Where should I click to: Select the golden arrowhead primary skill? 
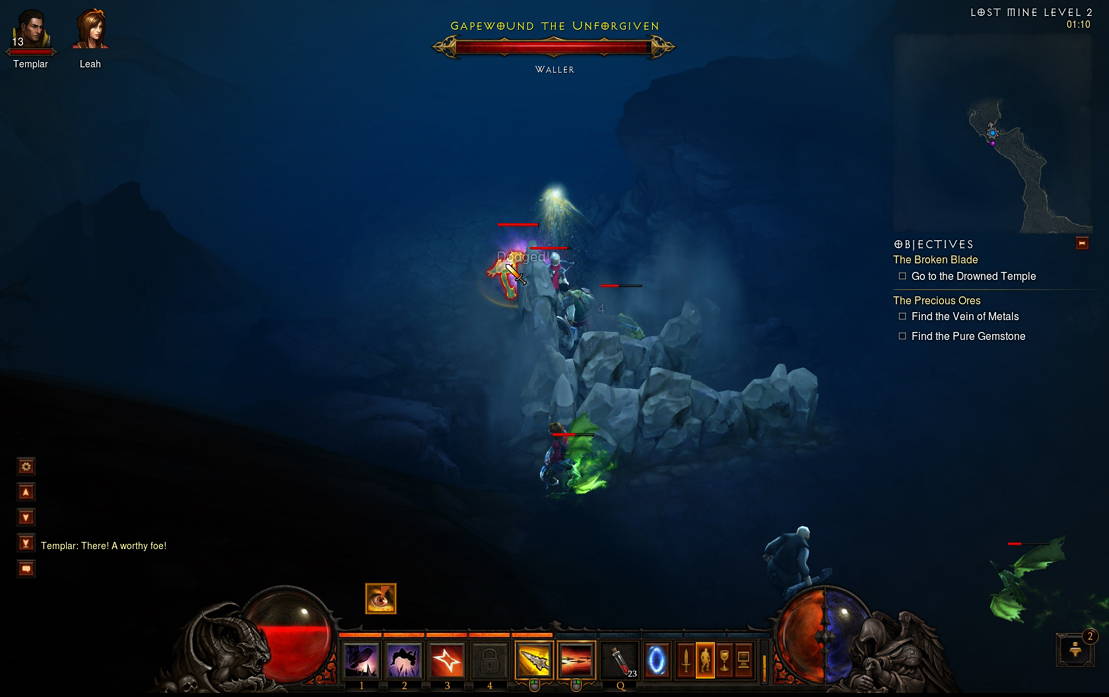click(534, 661)
